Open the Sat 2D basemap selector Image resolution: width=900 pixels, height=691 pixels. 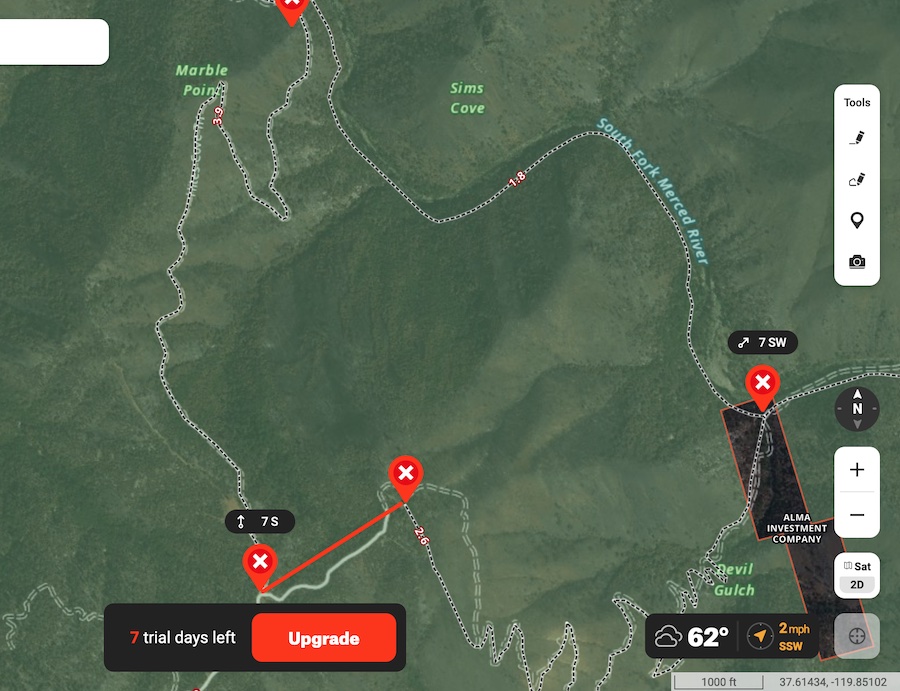[x=857, y=575]
